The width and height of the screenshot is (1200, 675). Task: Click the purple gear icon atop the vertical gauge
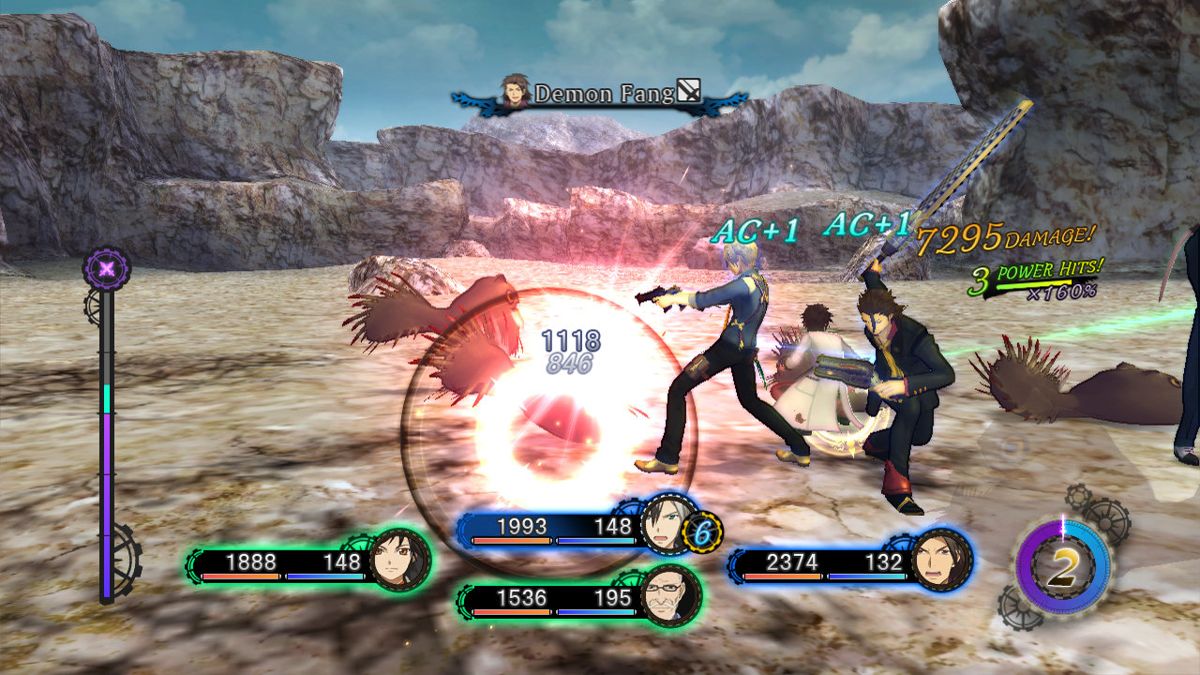(x=106, y=268)
